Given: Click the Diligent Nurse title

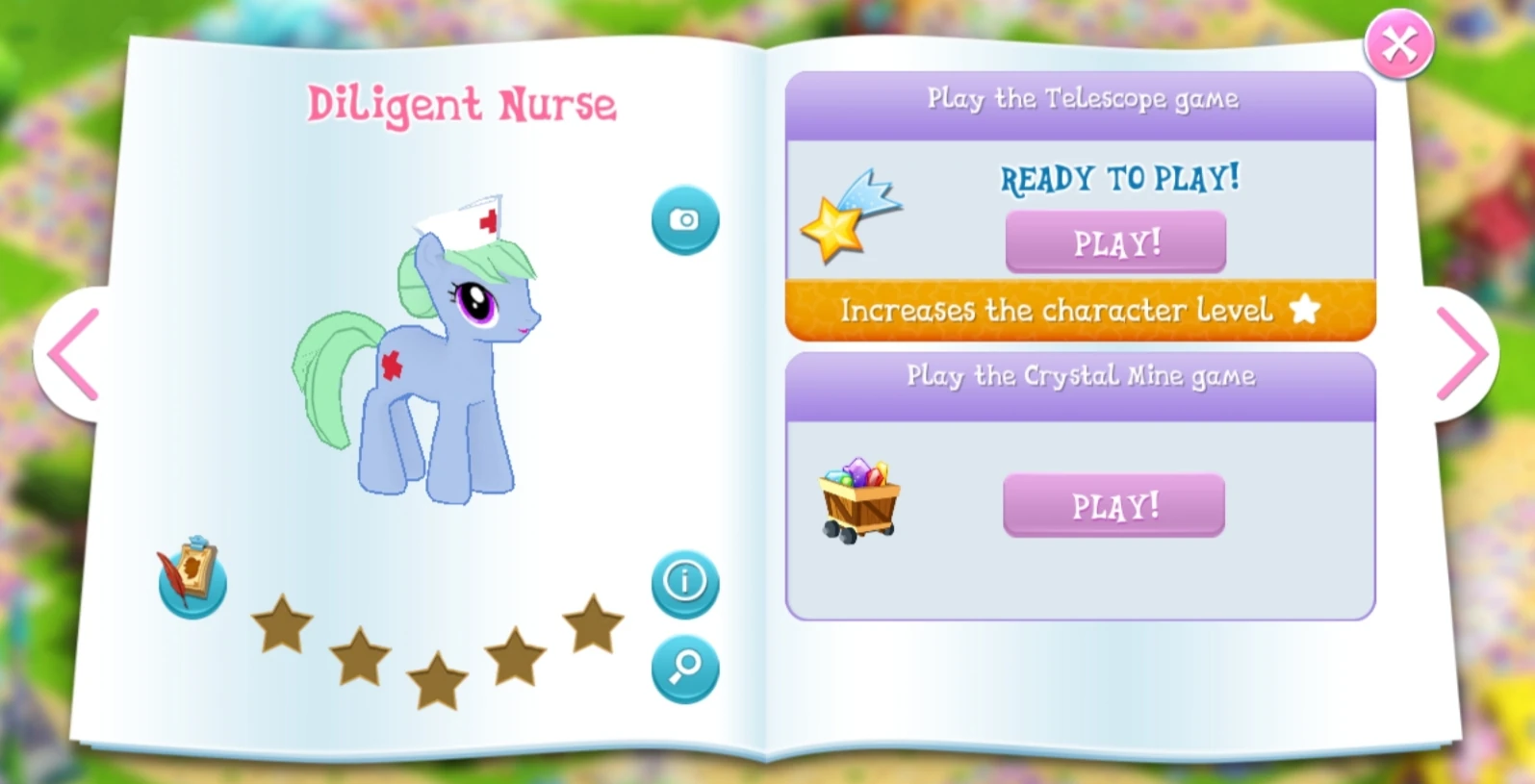Looking at the screenshot, I should coord(461,104).
